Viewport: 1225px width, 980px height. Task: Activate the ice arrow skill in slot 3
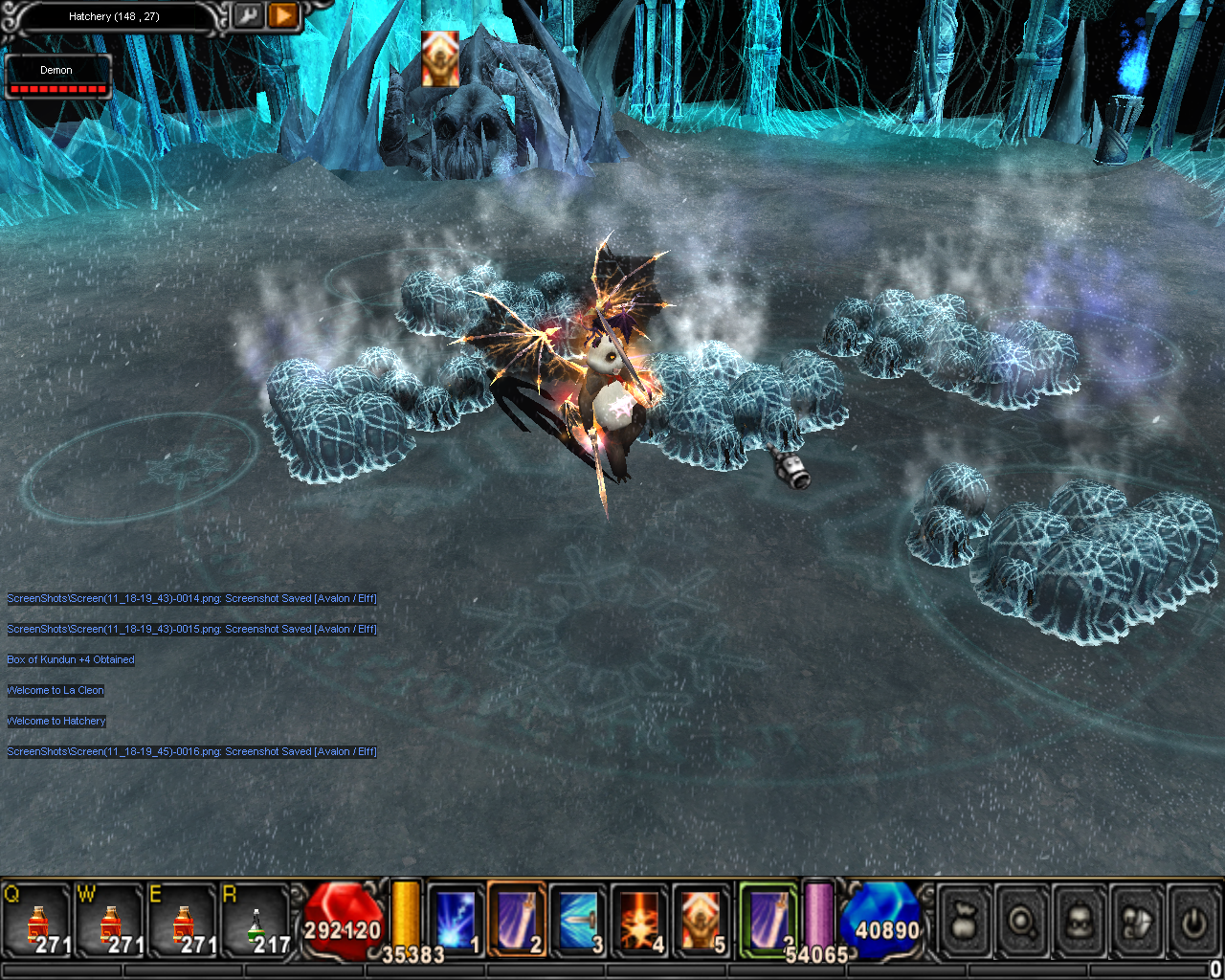[x=578, y=920]
